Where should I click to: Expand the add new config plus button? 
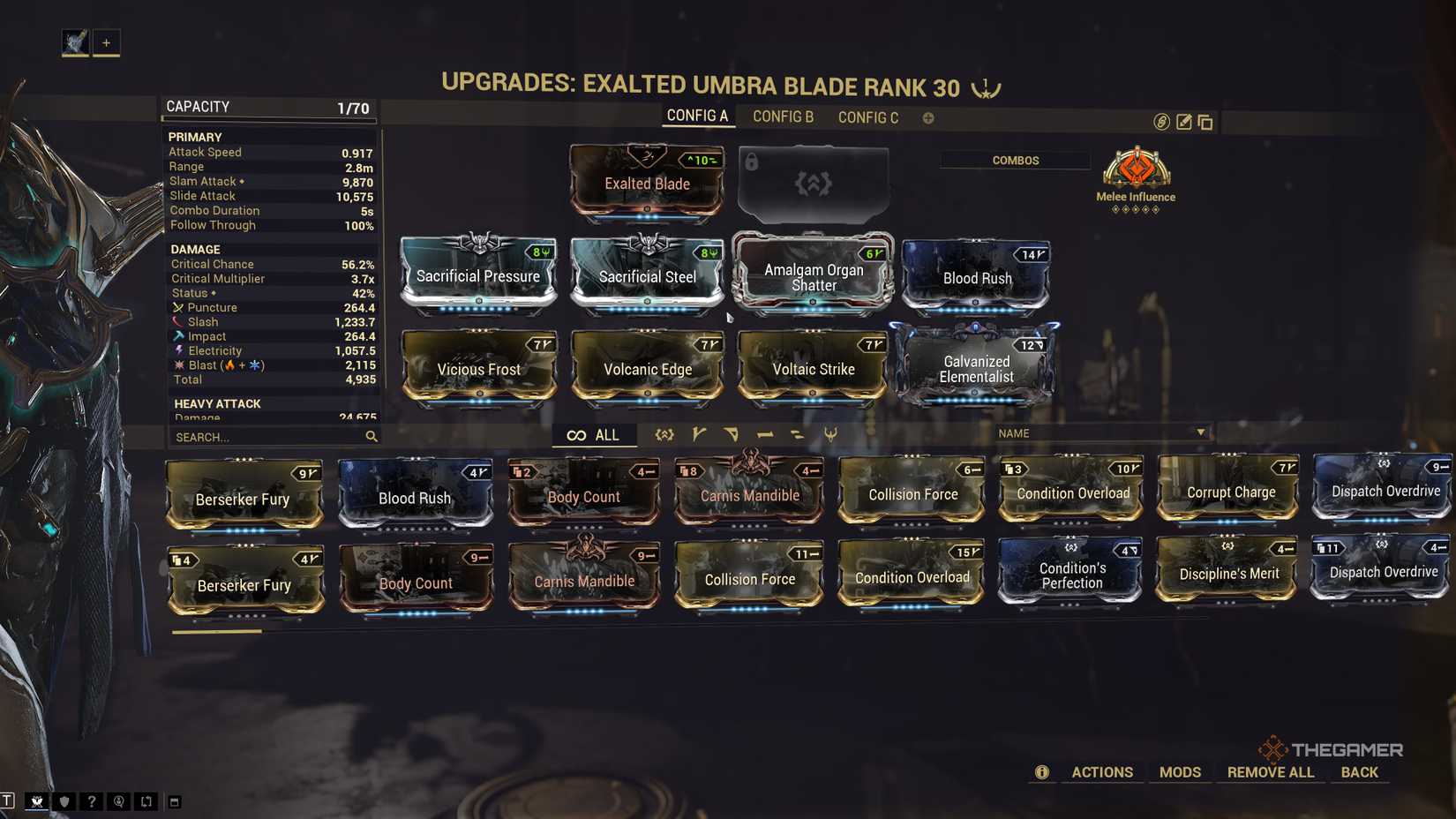(x=927, y=116)
